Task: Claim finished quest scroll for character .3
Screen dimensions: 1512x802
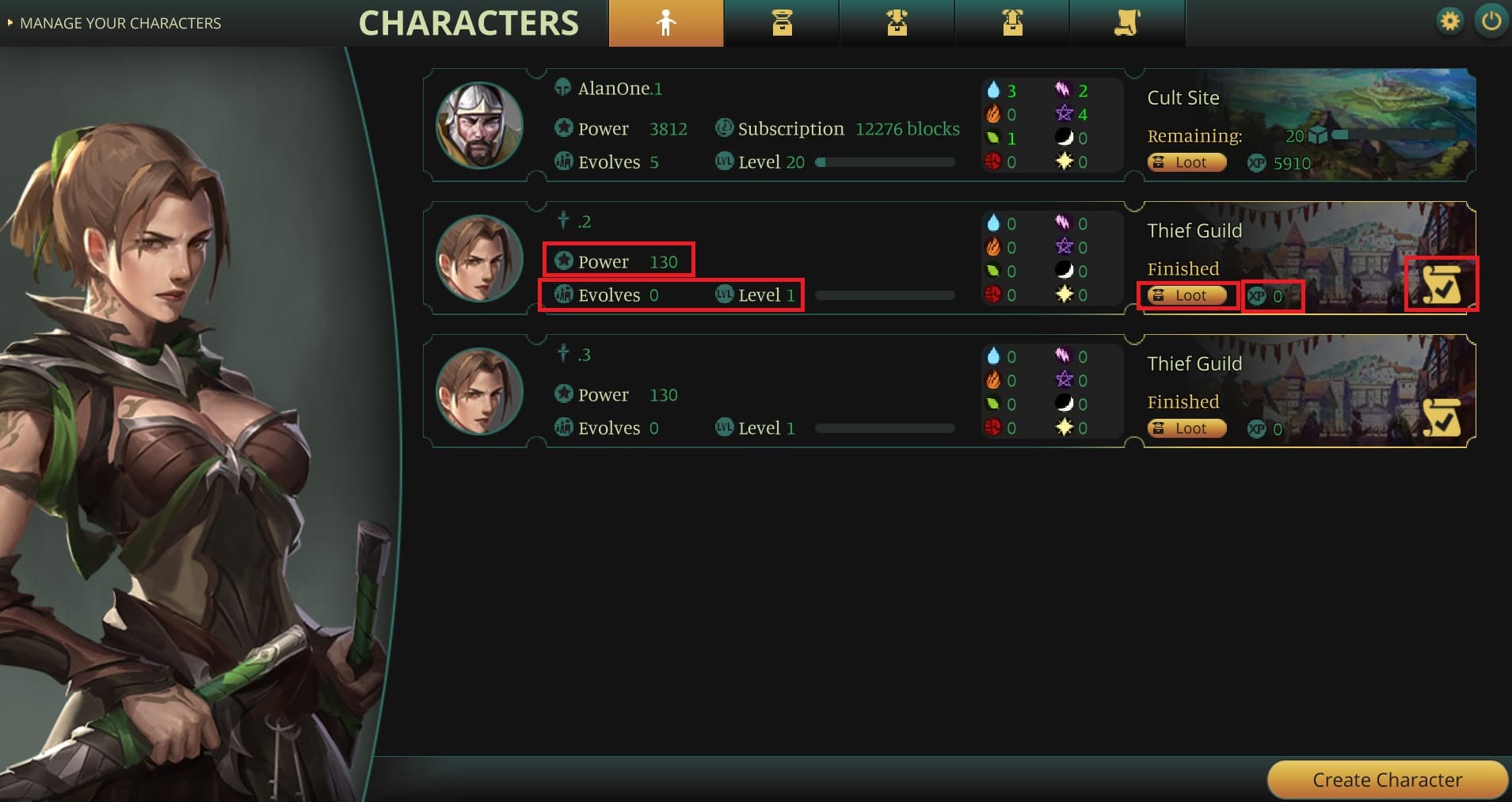Action: [1441, 417]
